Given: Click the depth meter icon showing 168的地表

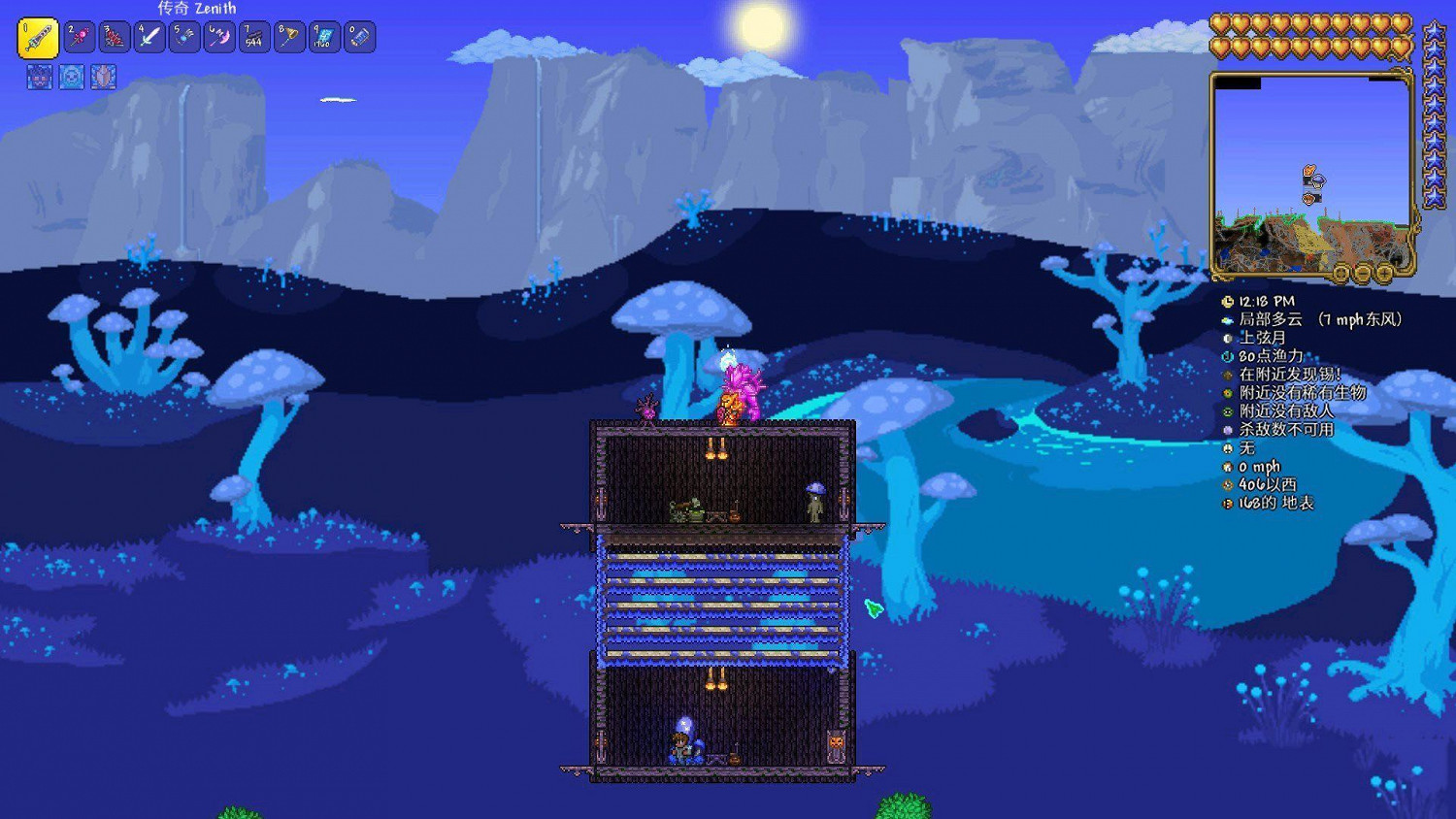Looking at the screenshot, I should [x=1228, y=501].
